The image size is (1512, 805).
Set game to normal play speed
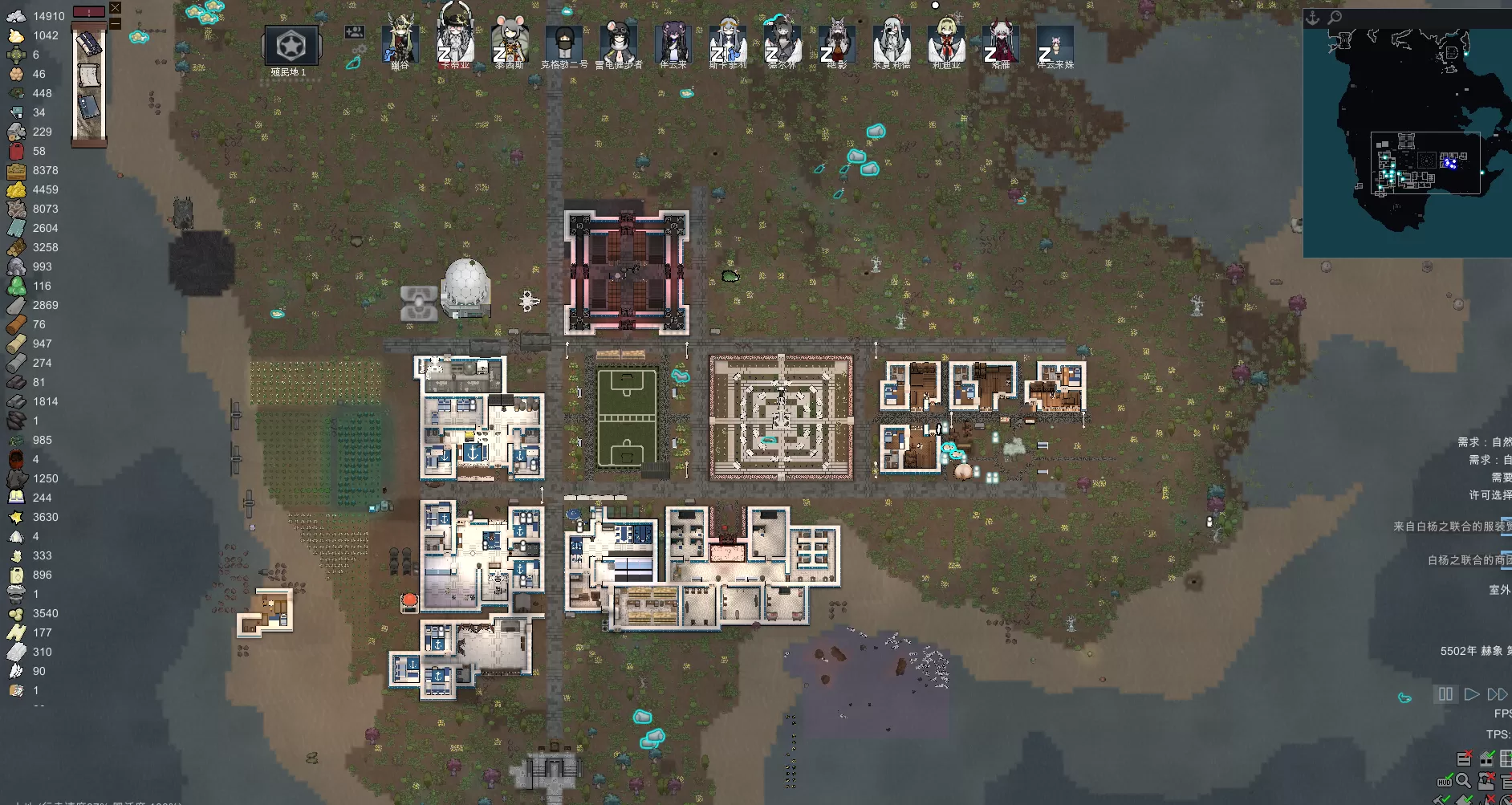[1471, 694]
